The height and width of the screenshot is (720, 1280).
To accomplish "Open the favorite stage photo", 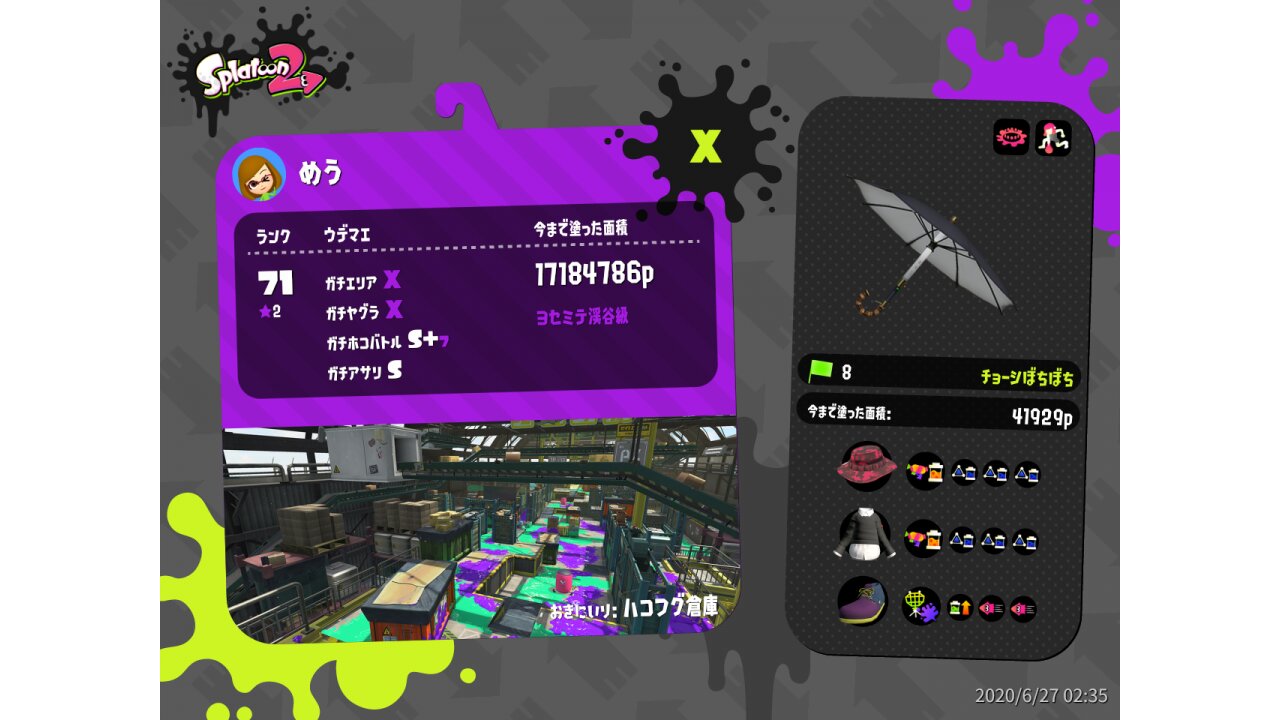I will 480,530.
